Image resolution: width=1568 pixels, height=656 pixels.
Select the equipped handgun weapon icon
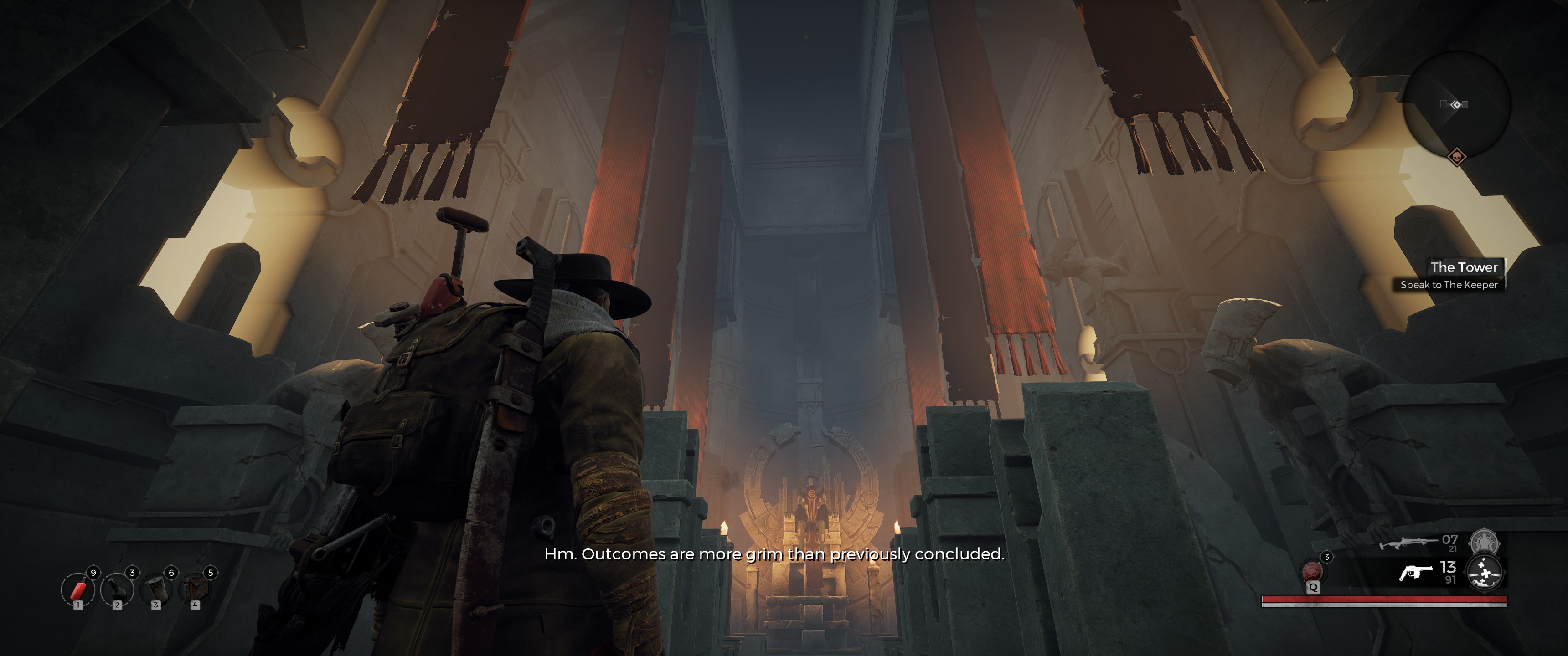[1416, 573]
